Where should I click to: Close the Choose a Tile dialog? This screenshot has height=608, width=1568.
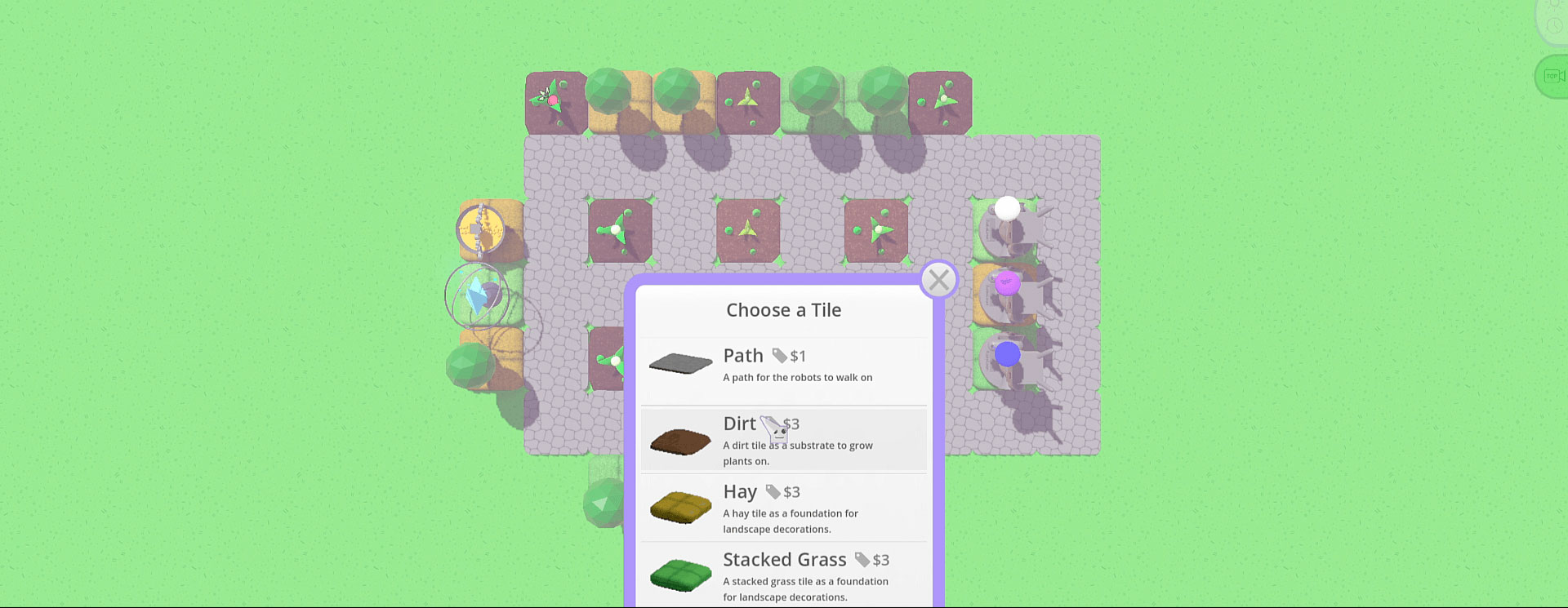click(938, 279)
